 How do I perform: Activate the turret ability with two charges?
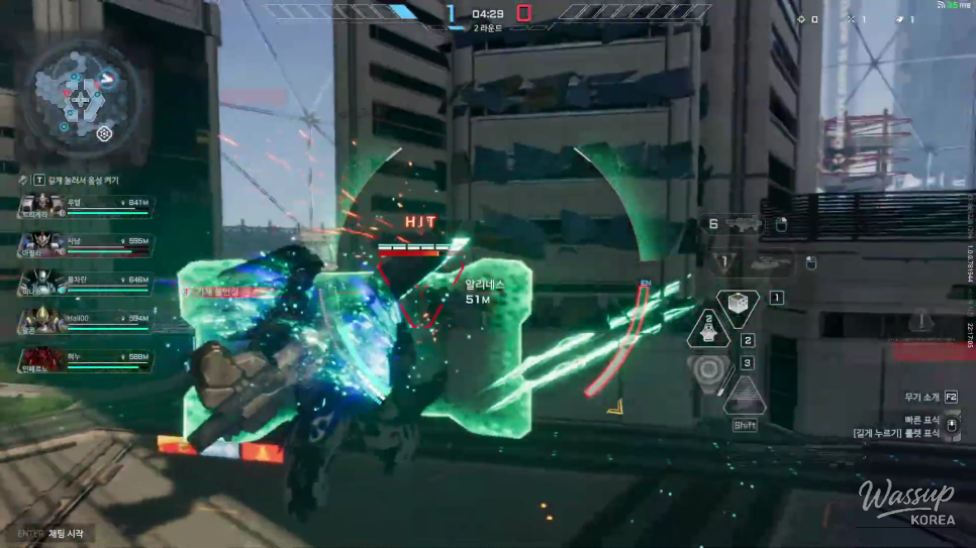click(709, 330)
